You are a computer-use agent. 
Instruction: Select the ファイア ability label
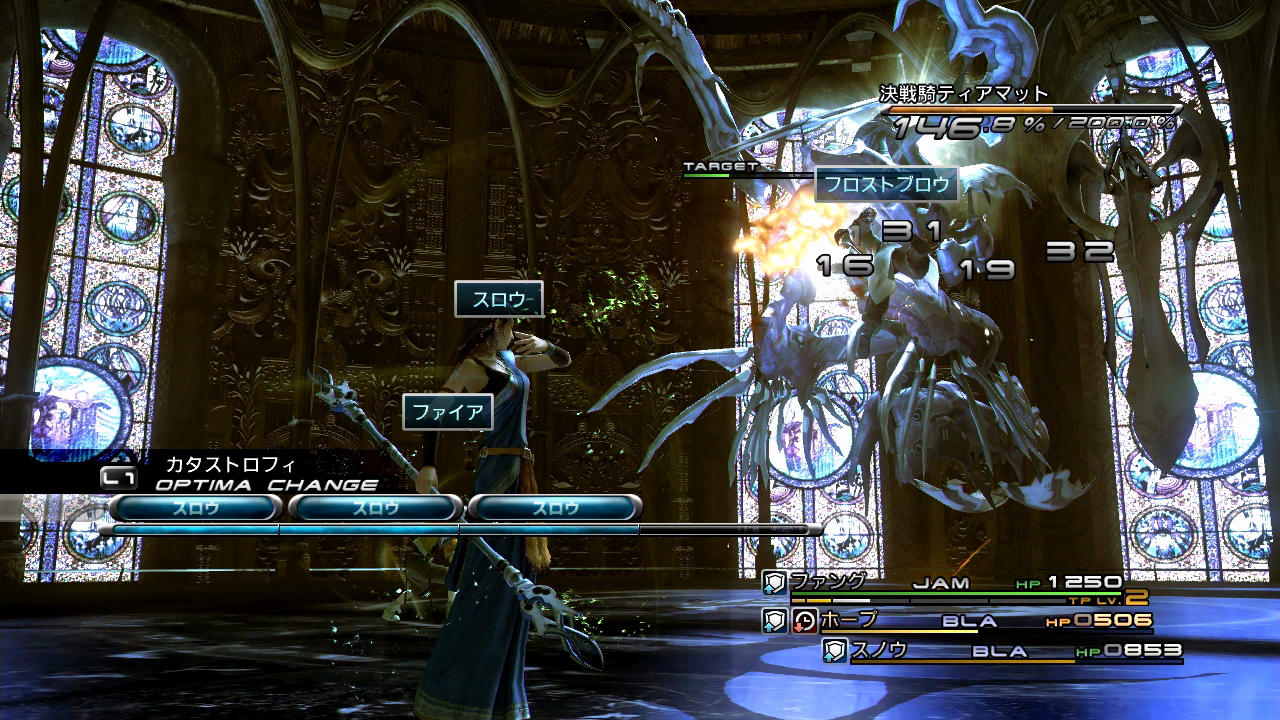(x=448, y=412)
